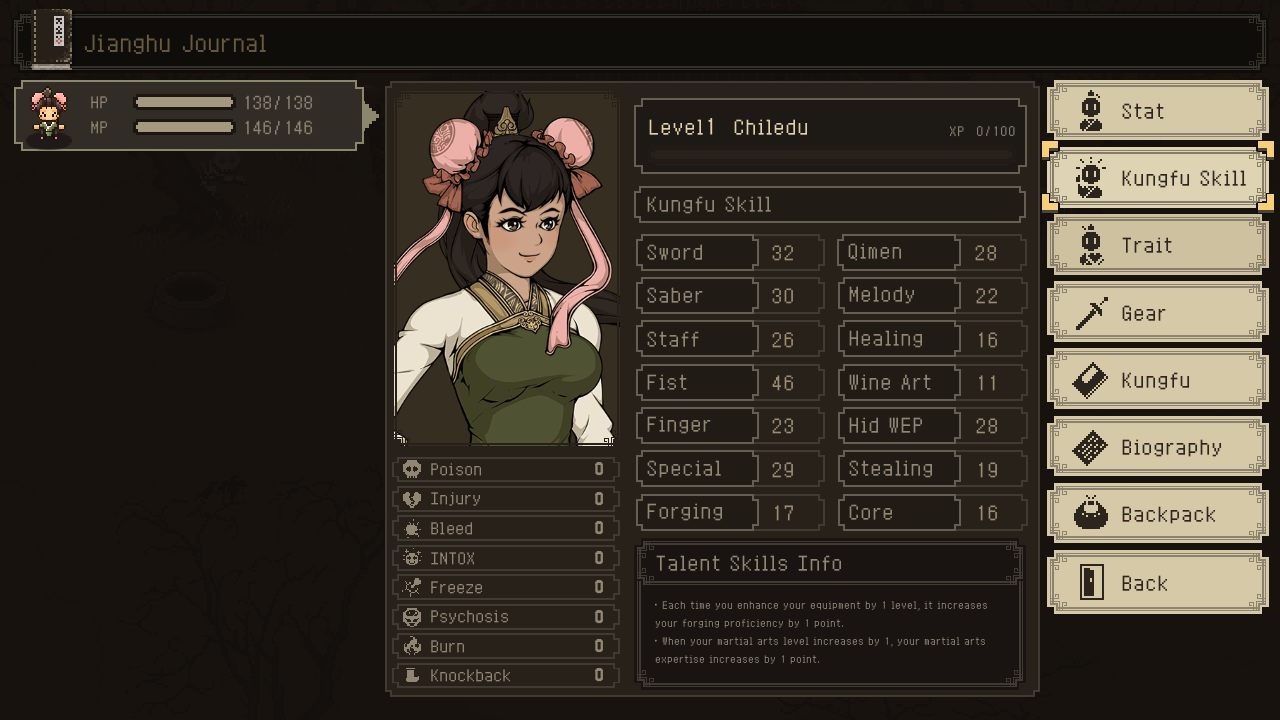Screen dimensions: 1280x720
Task: Select the Knockback status row
Action: [506, 675]
